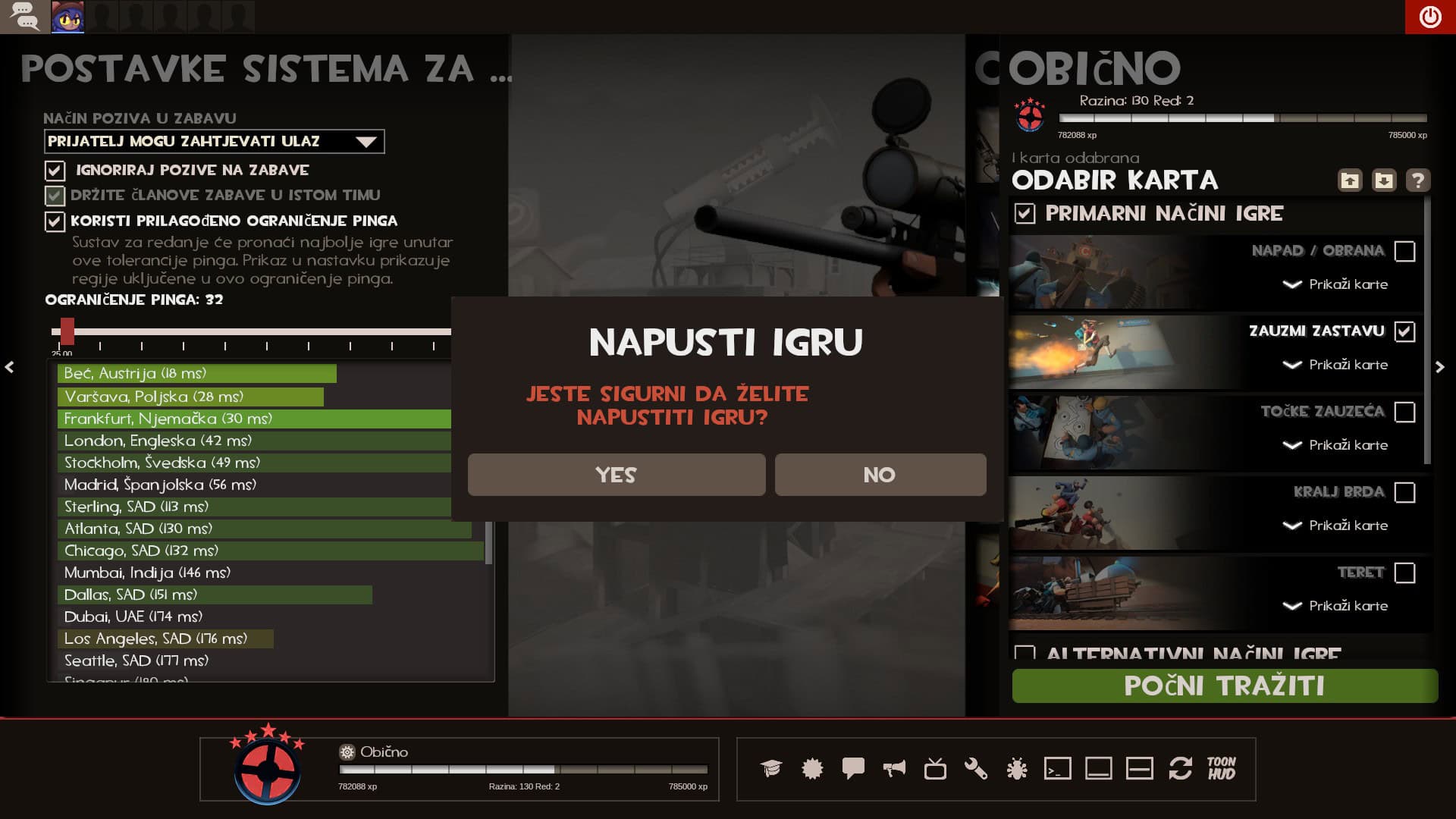
Task: Toggle the Primarni Načini Igre checkbox
Action: (x=1025, y=214)
